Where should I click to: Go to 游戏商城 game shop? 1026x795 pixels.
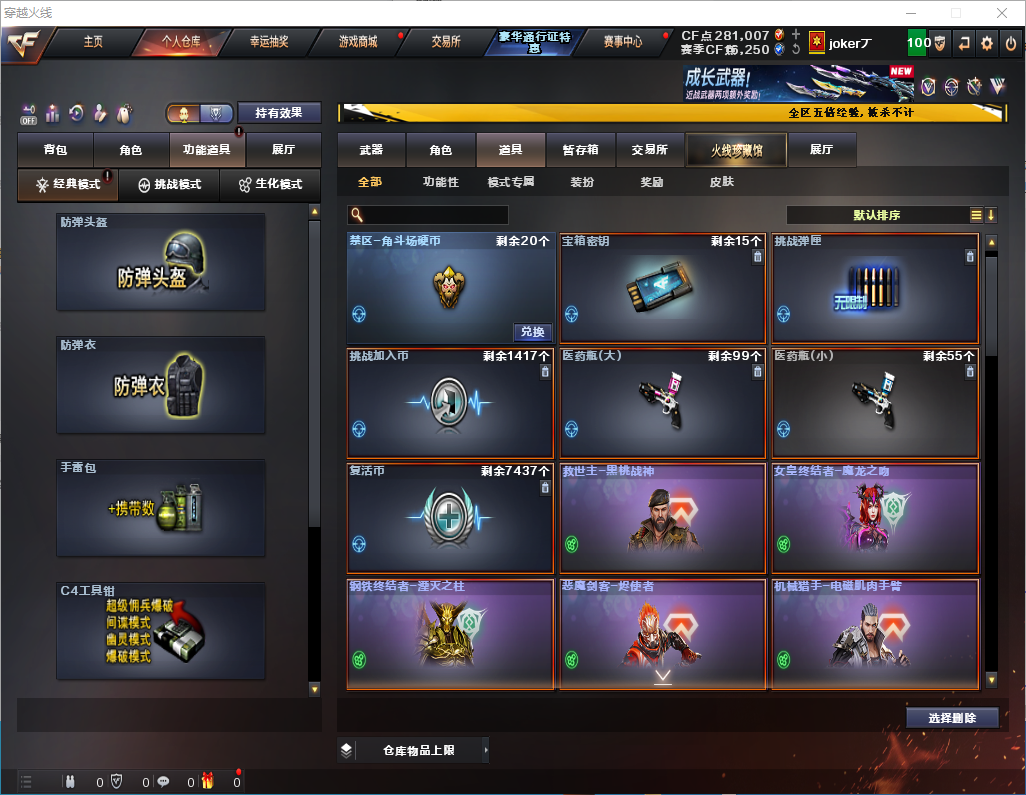(358, 42)
